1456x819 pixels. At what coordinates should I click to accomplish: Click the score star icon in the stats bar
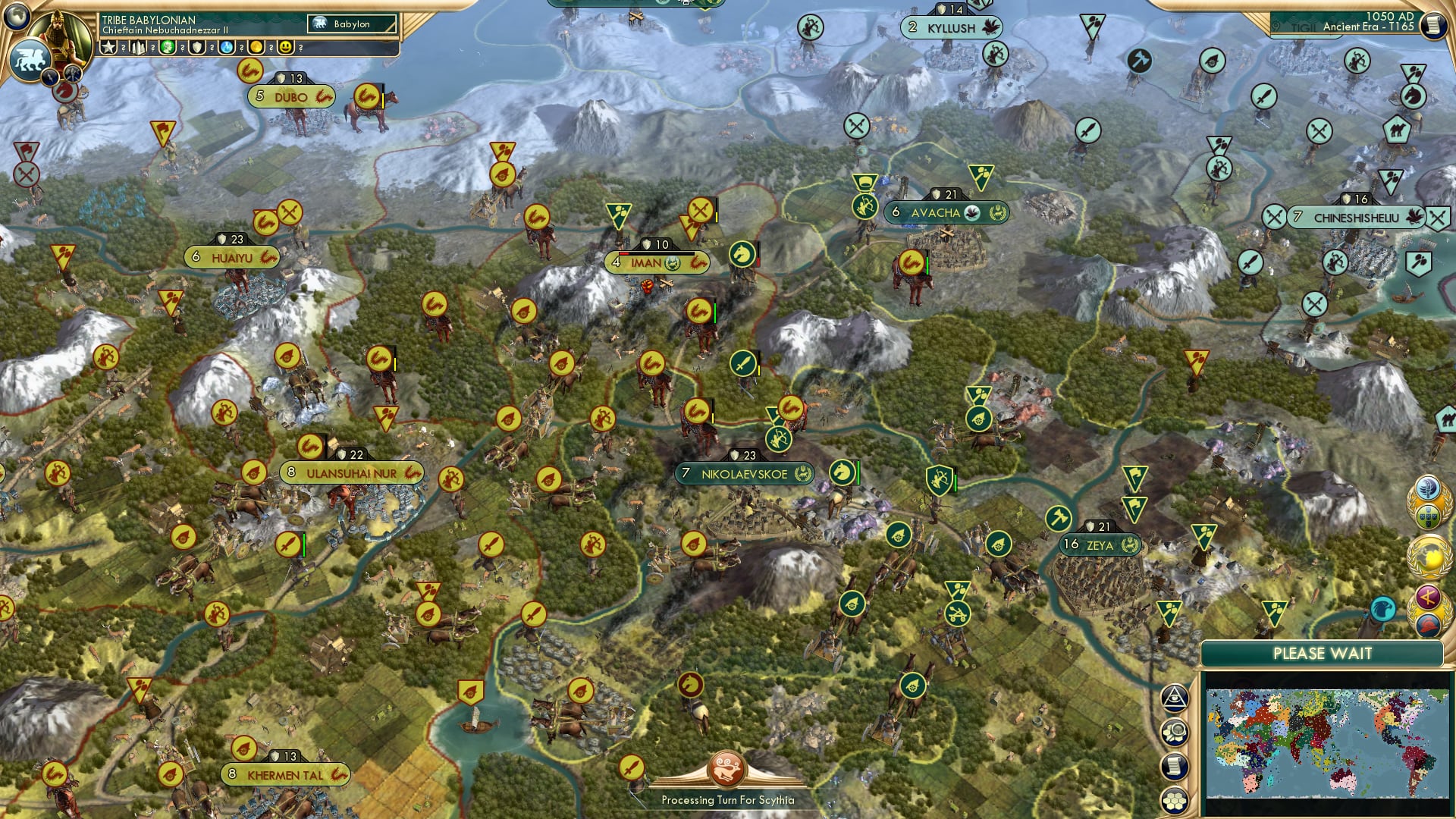pyautogui.click(x=109, y=47)
